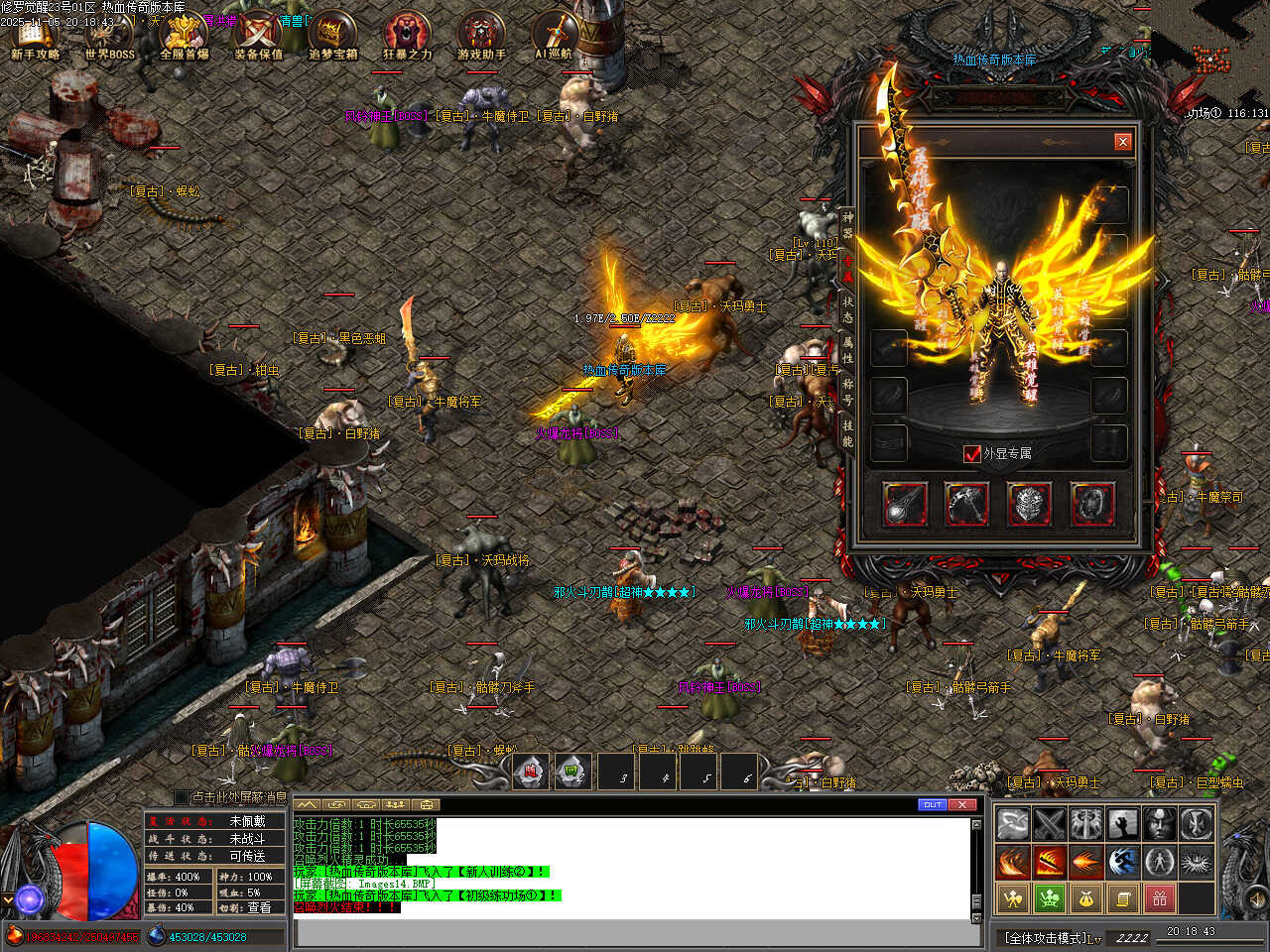1270x952 pixels.
Task: Open the 游戏助手 game assistant
Action: (481, 37)
